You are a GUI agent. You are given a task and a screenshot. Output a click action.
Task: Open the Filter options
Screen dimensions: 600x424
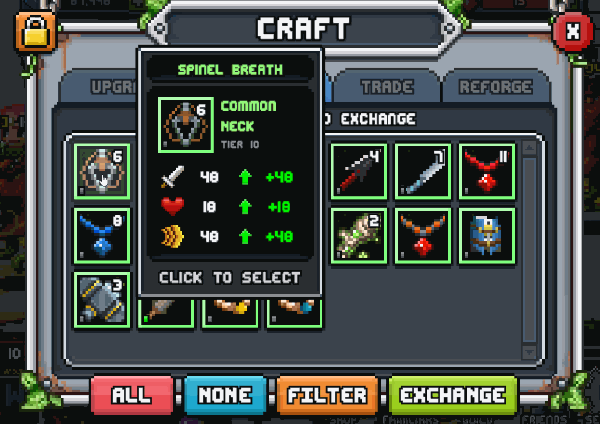click(328, 395)
